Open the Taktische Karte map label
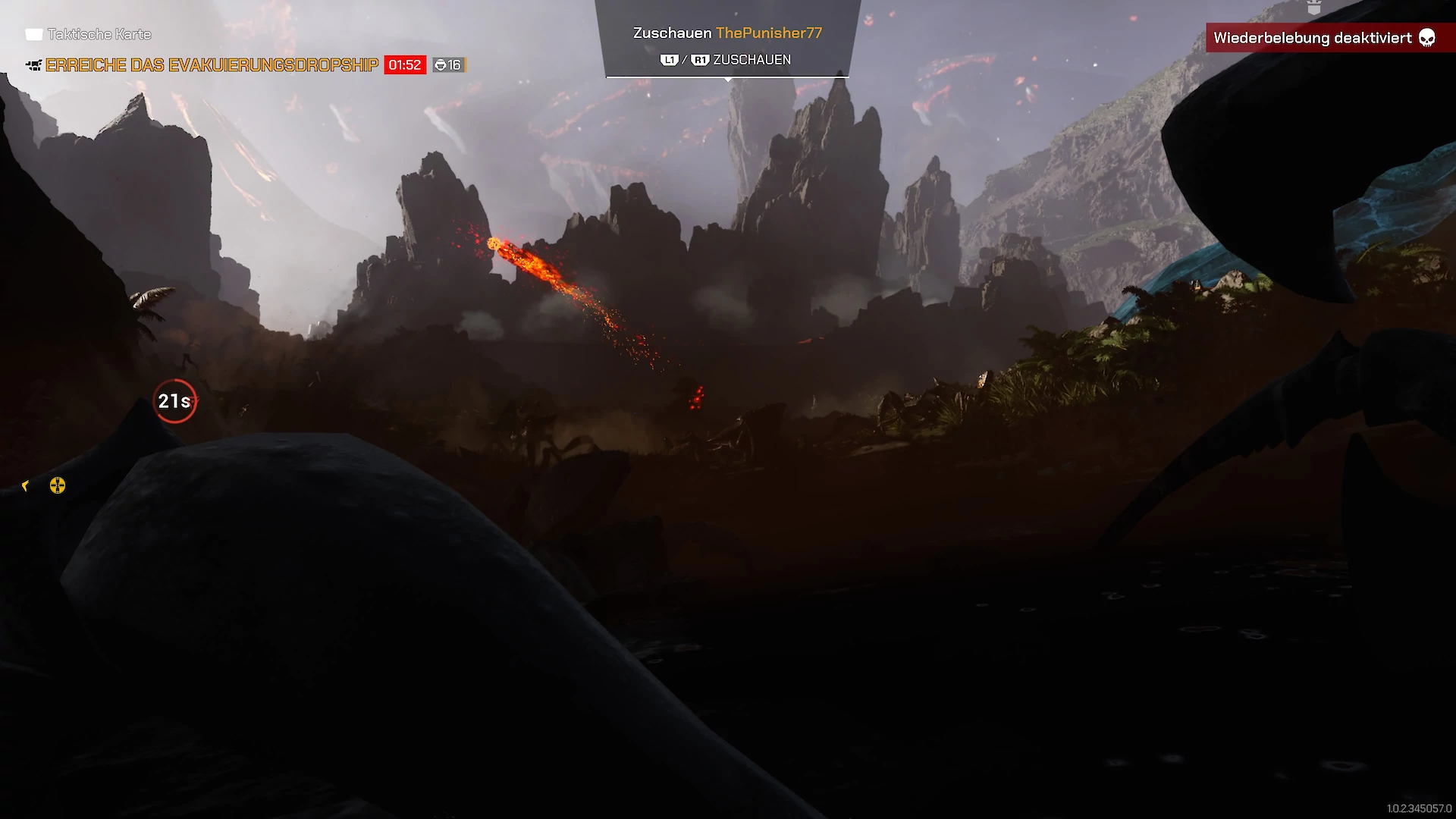The height and width of the screenshot is (819, 1456). [99, 34]
